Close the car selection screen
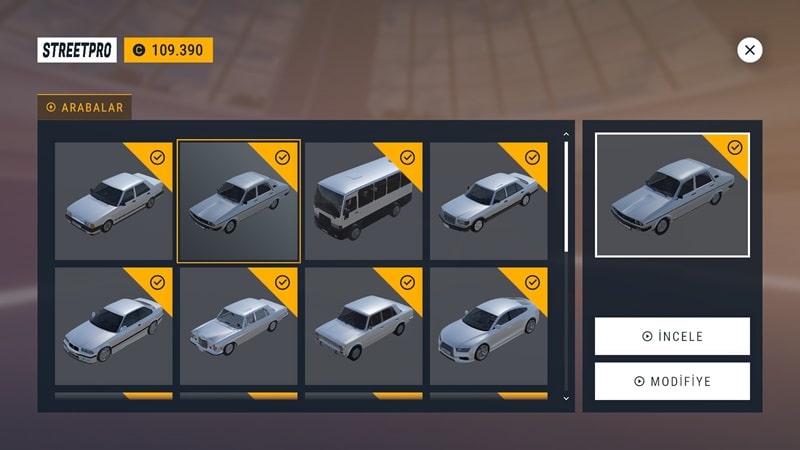 pyautogui.click(x=749, y=49)
